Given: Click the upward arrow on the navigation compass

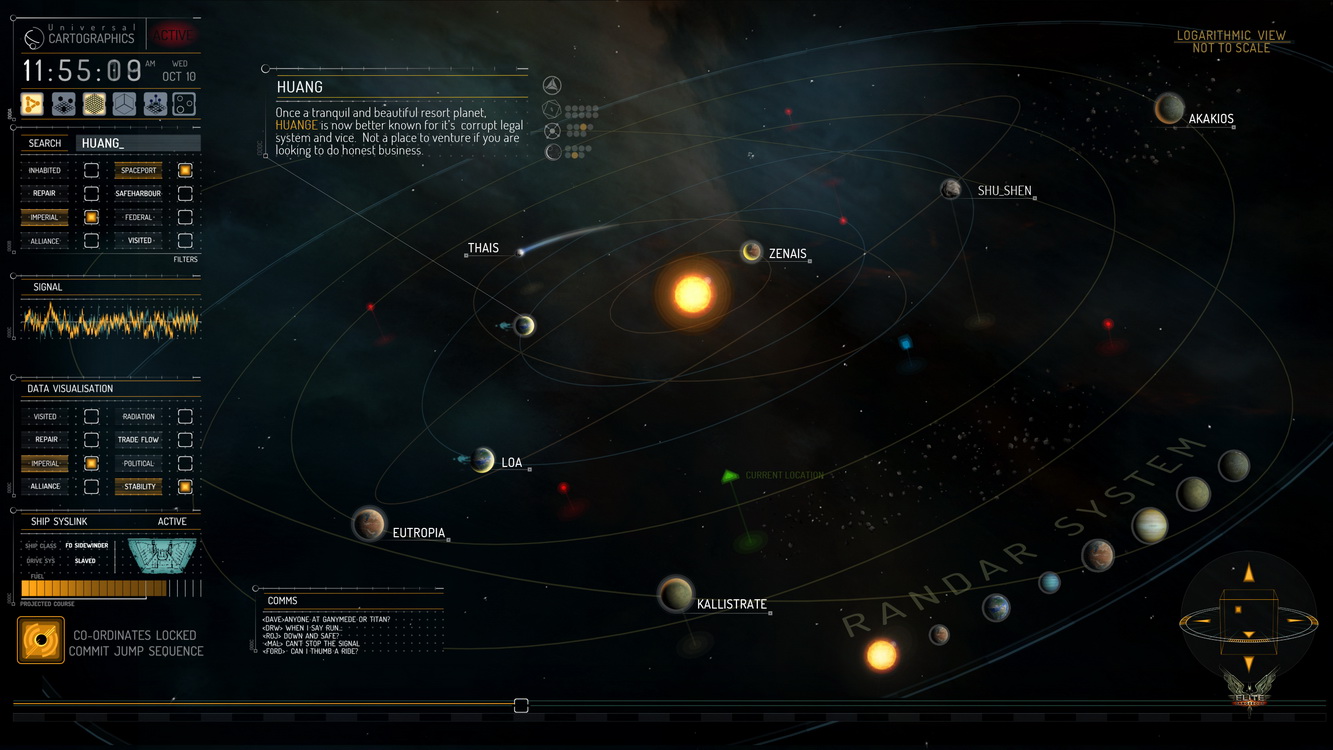Looking at the screenshot, I should click(x=1248, y=574).
